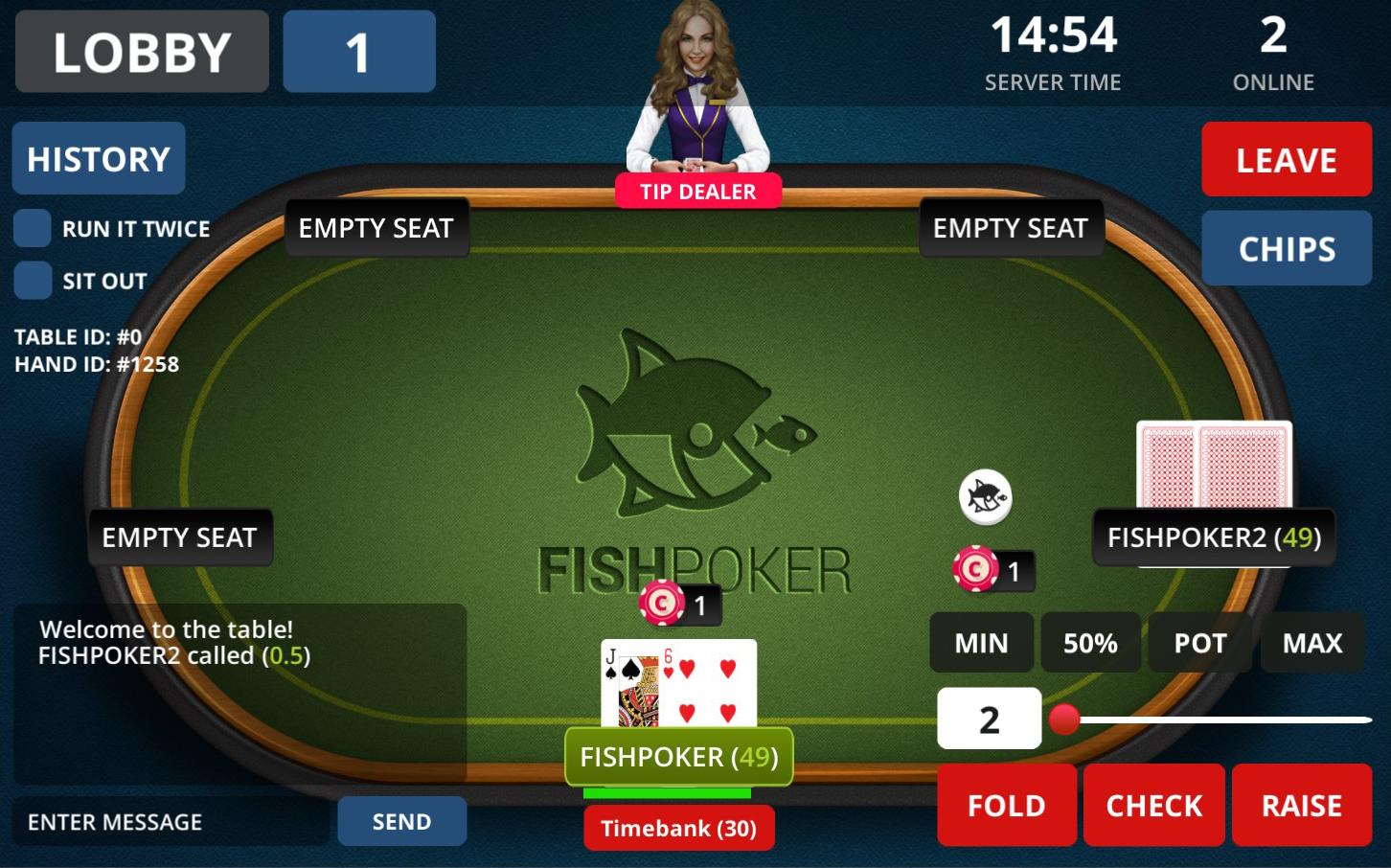
Task: Take the top-left EMPTY SEAT
Action: [x=376, y=227]
